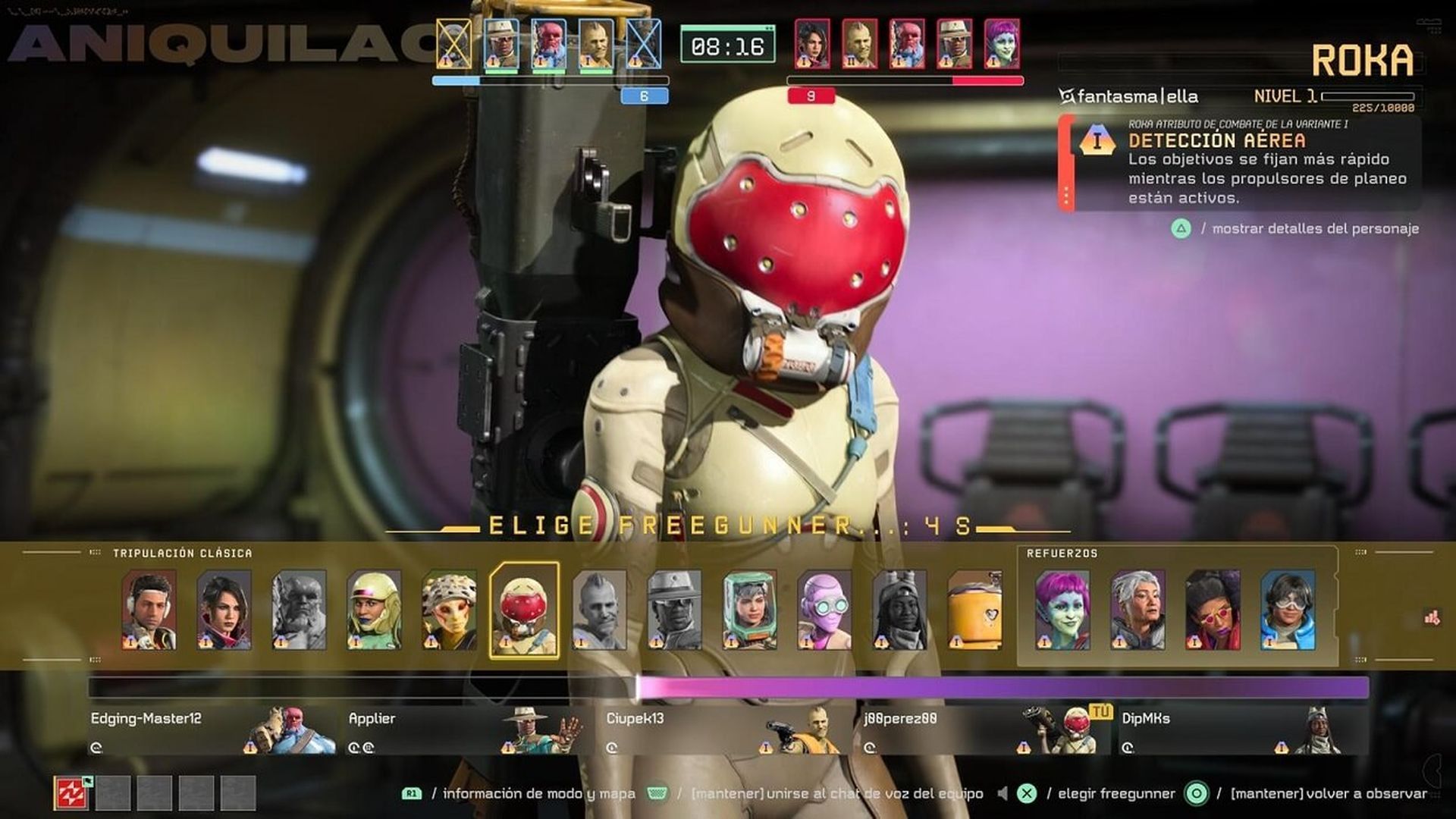Select the grey mohawk man portrait
Viewport: 1456px width, 819px height.
point(599,610)
